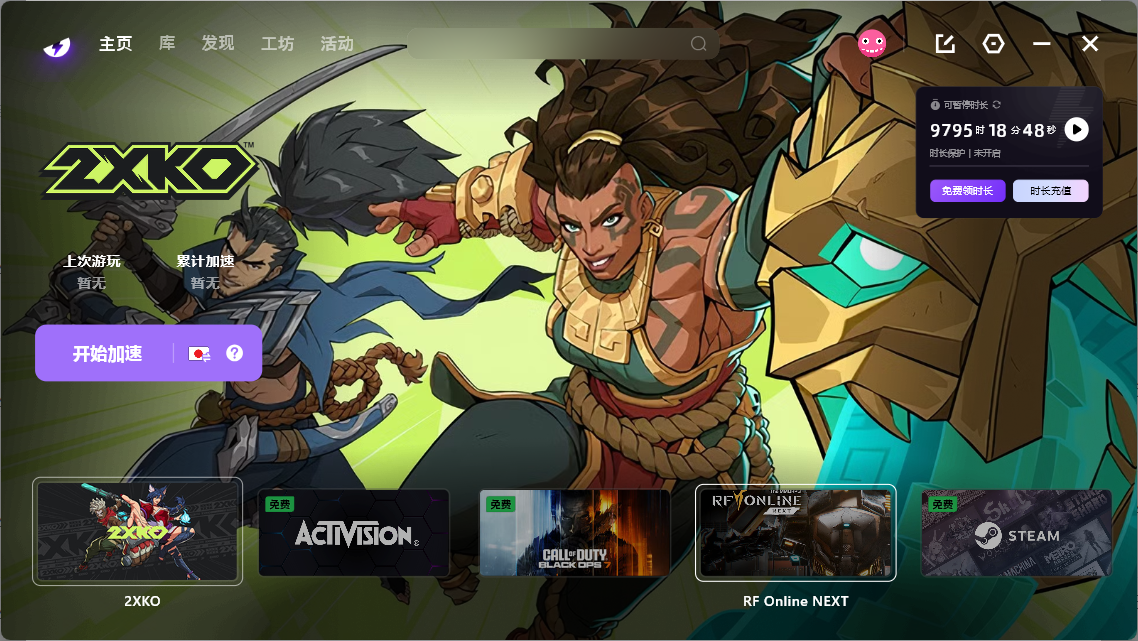The height and width of the screenshot is (641, 1138).
Task: Show the 活动 events tab
Action: (x=337, y=44)
